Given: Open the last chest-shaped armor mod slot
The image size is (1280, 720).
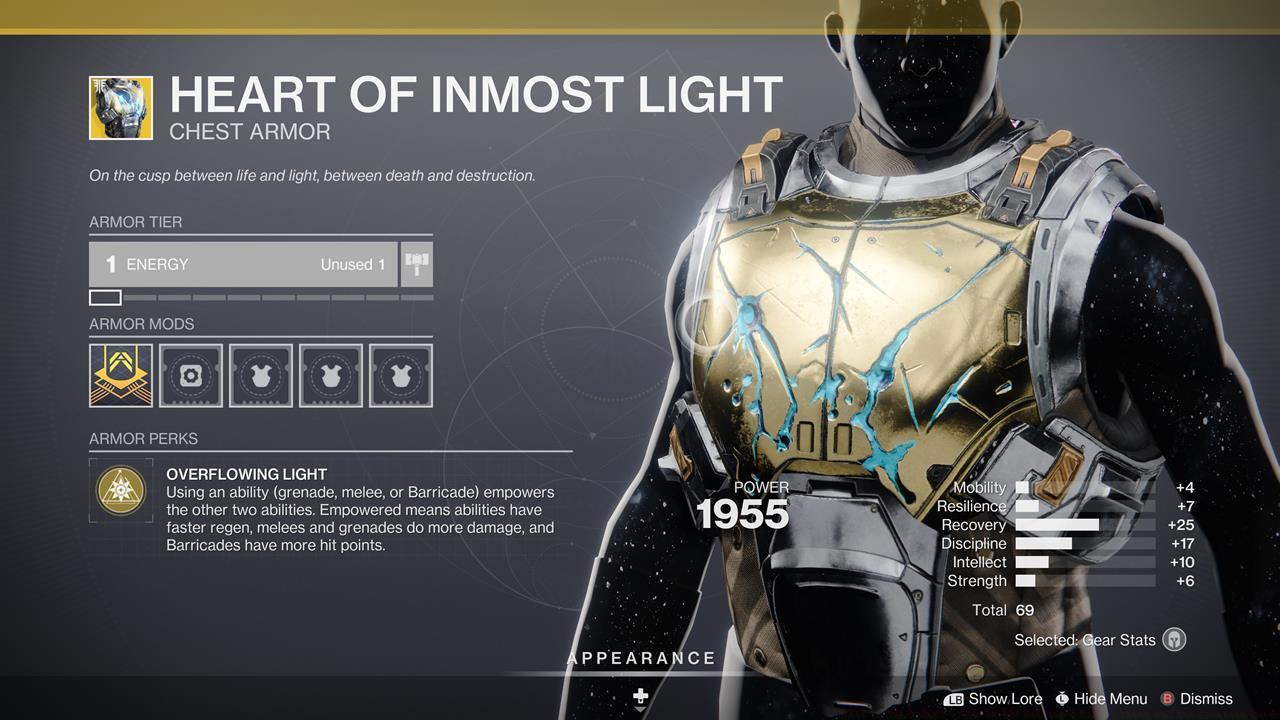Looking at the screenshot, I should point(400,375).
